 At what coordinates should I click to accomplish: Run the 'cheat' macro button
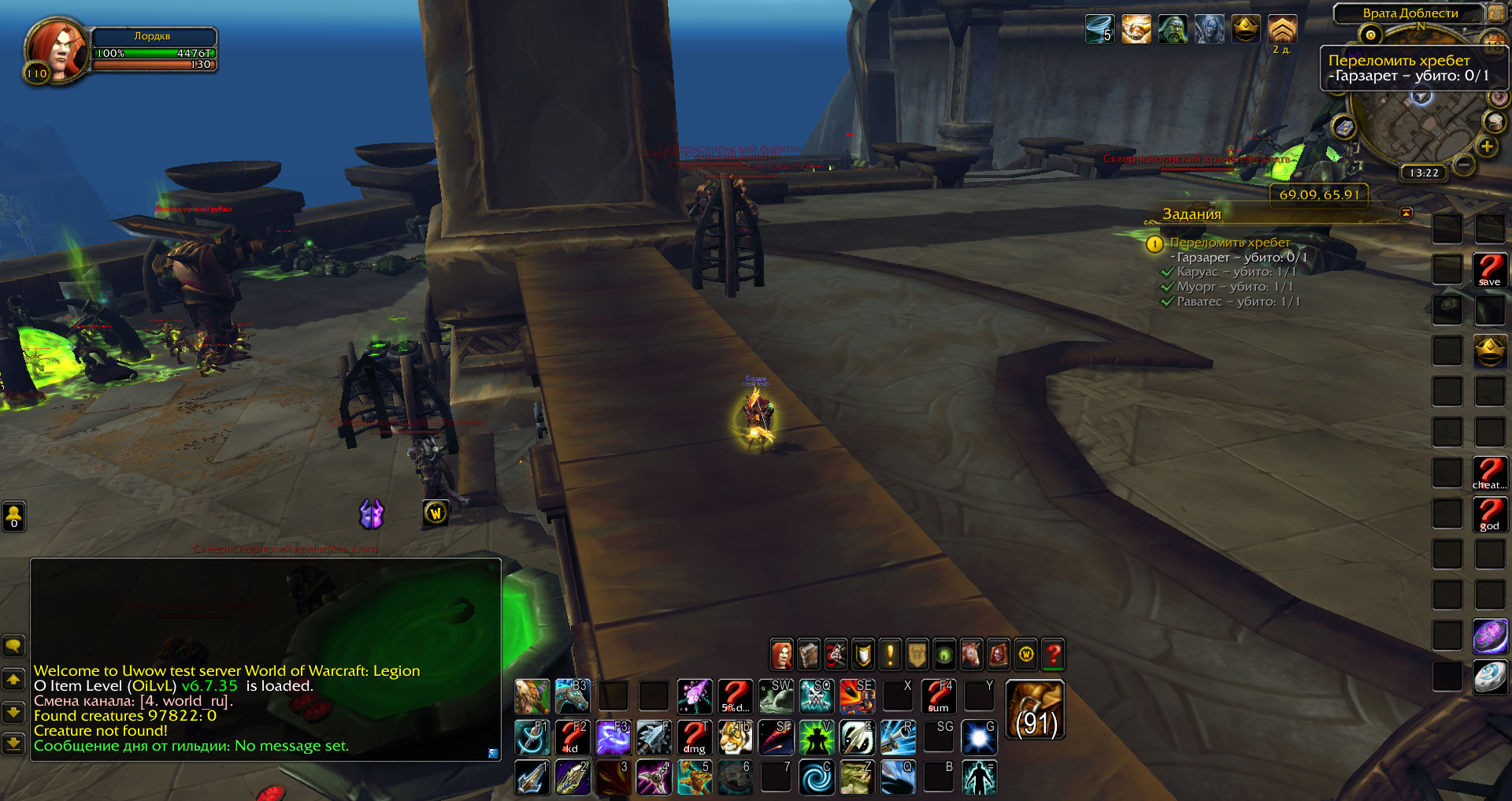click(1489, 474)
